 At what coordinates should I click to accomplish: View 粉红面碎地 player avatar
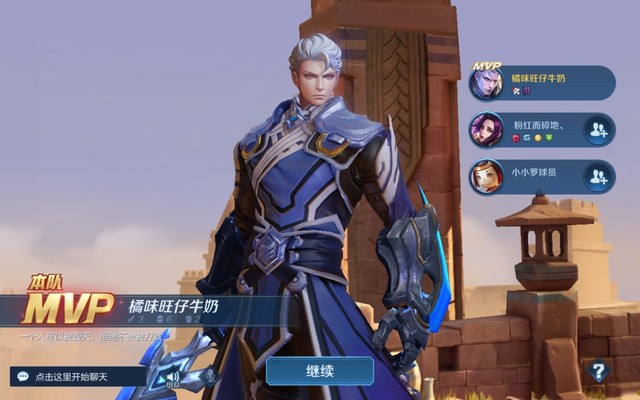pyautogui.click(x=487, y=130)
